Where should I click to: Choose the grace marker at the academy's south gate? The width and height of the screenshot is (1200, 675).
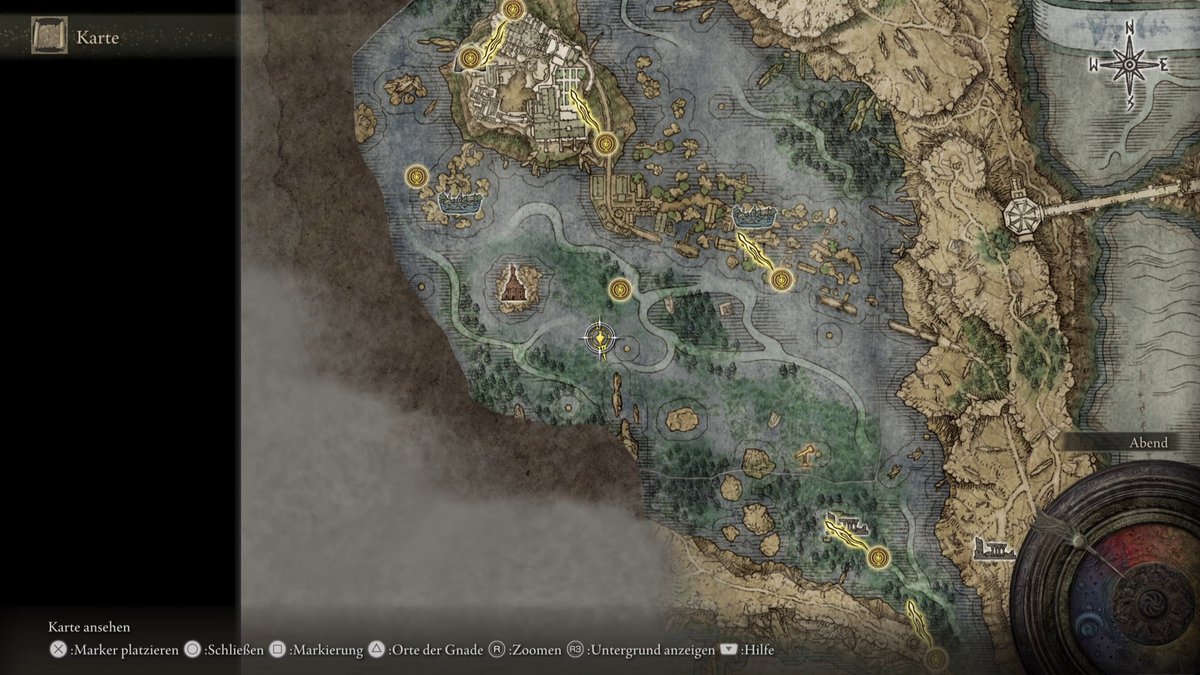[x=604, y=145]
